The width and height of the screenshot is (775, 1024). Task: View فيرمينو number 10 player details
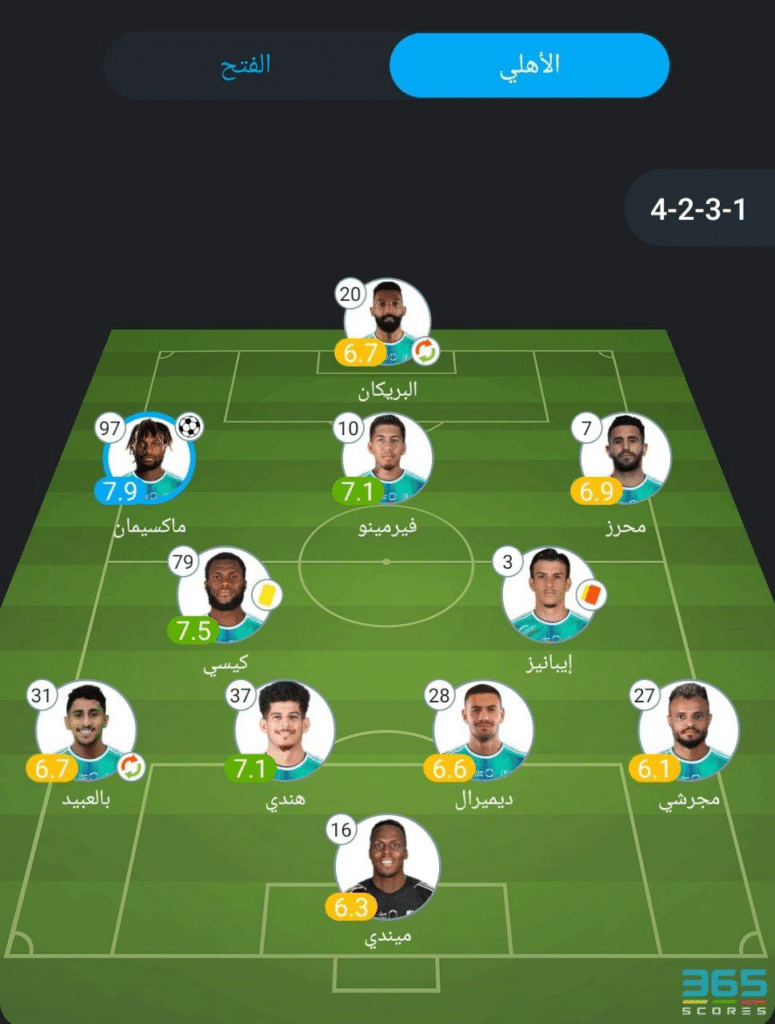[x=387, y=458]
